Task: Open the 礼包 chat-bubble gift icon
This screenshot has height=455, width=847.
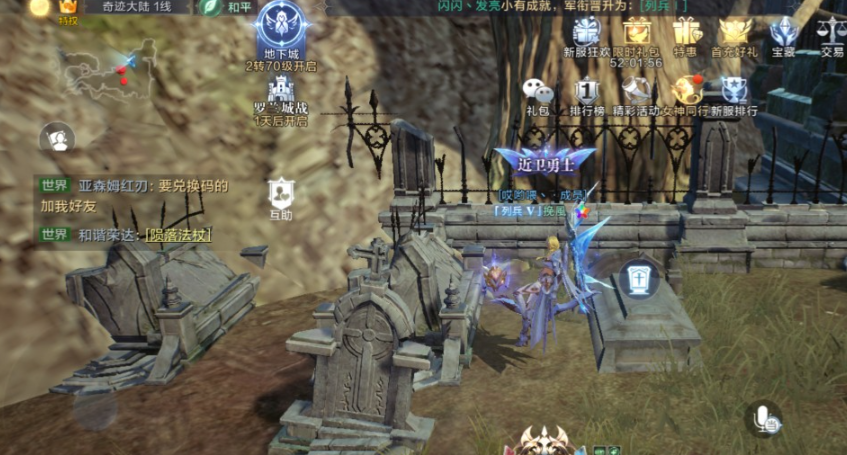Action: 538,92
